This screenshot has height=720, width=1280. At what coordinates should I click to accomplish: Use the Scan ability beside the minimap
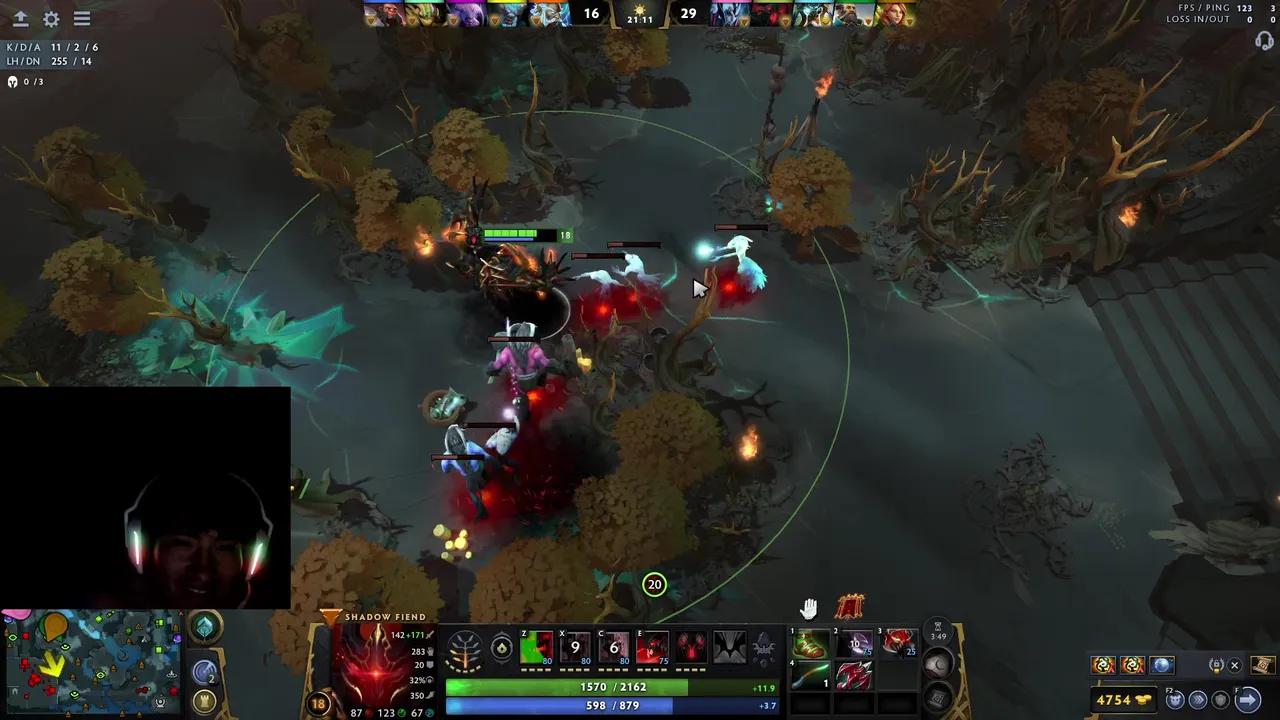pyautogui.click(x=203, y=672)
